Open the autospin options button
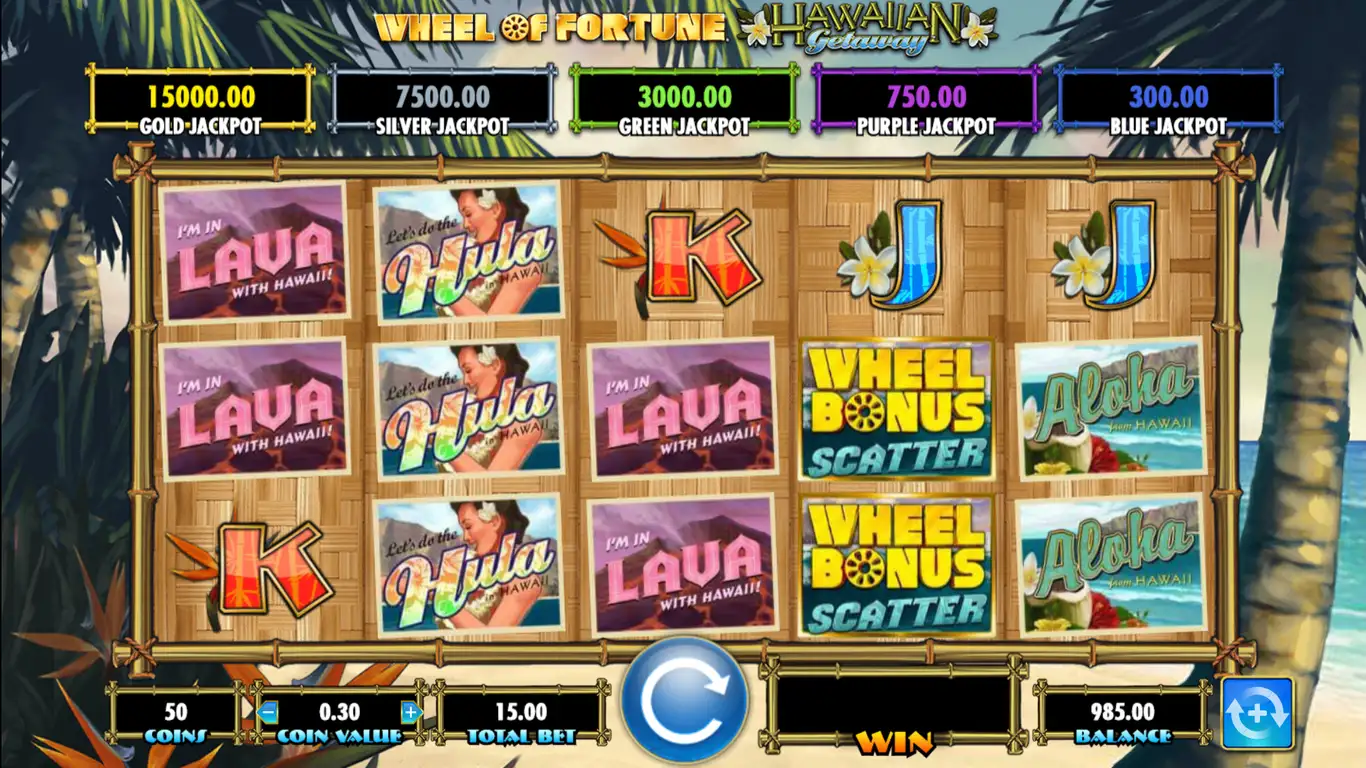 pyautogui.click(x=1257, y=714)
